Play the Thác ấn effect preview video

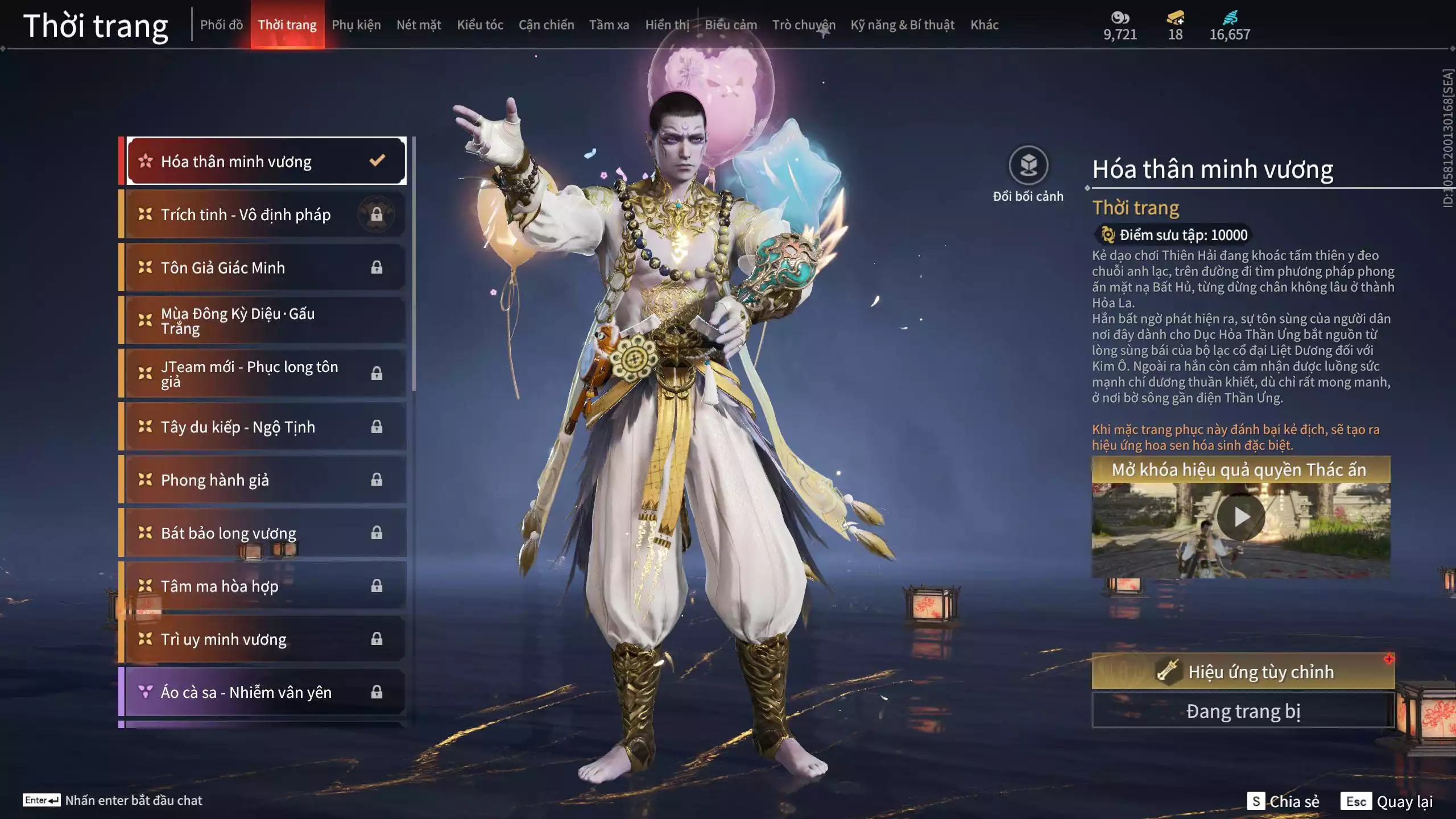(1240, 518)
